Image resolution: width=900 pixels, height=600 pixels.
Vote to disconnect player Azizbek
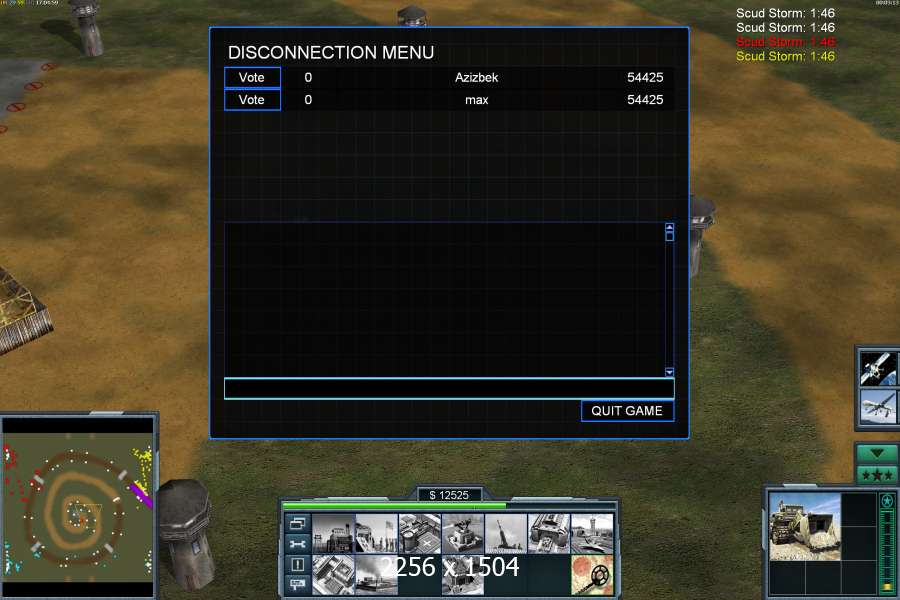(252, 78)
